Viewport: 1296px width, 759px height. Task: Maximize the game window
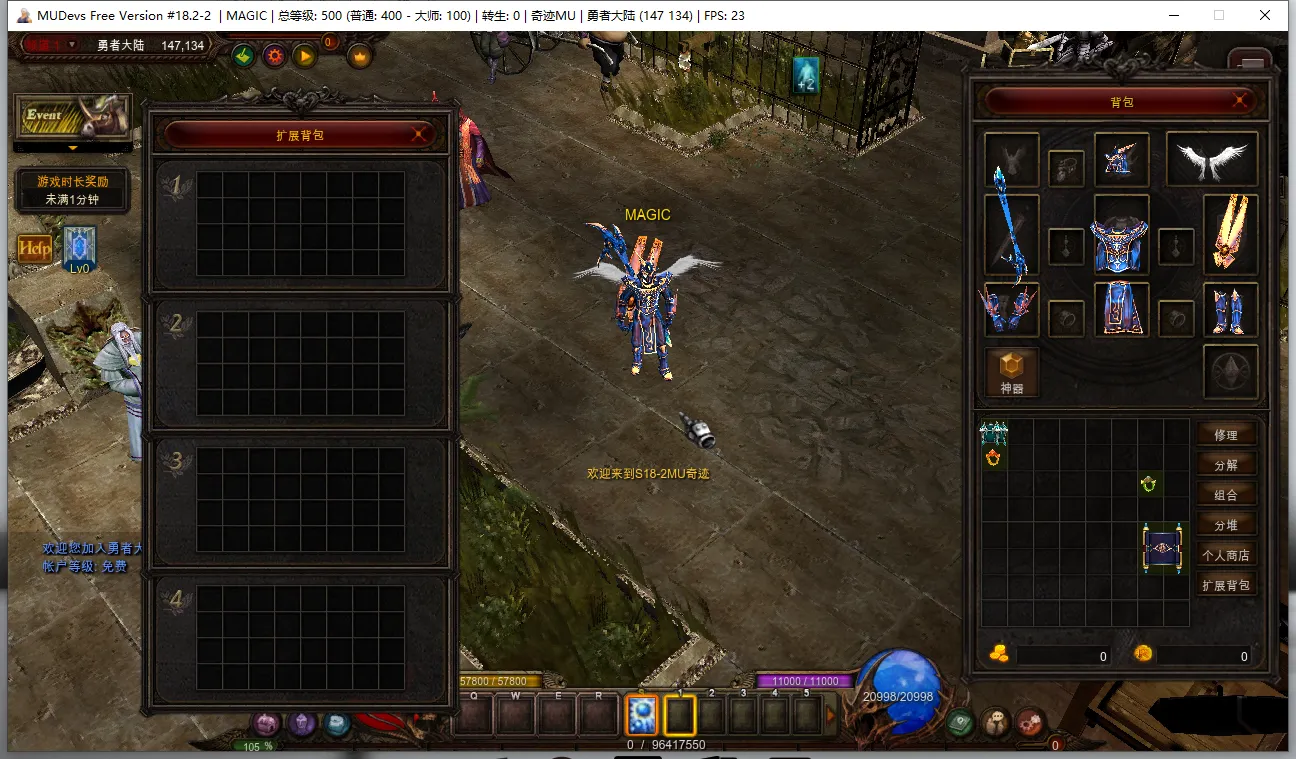point(1218,15)
